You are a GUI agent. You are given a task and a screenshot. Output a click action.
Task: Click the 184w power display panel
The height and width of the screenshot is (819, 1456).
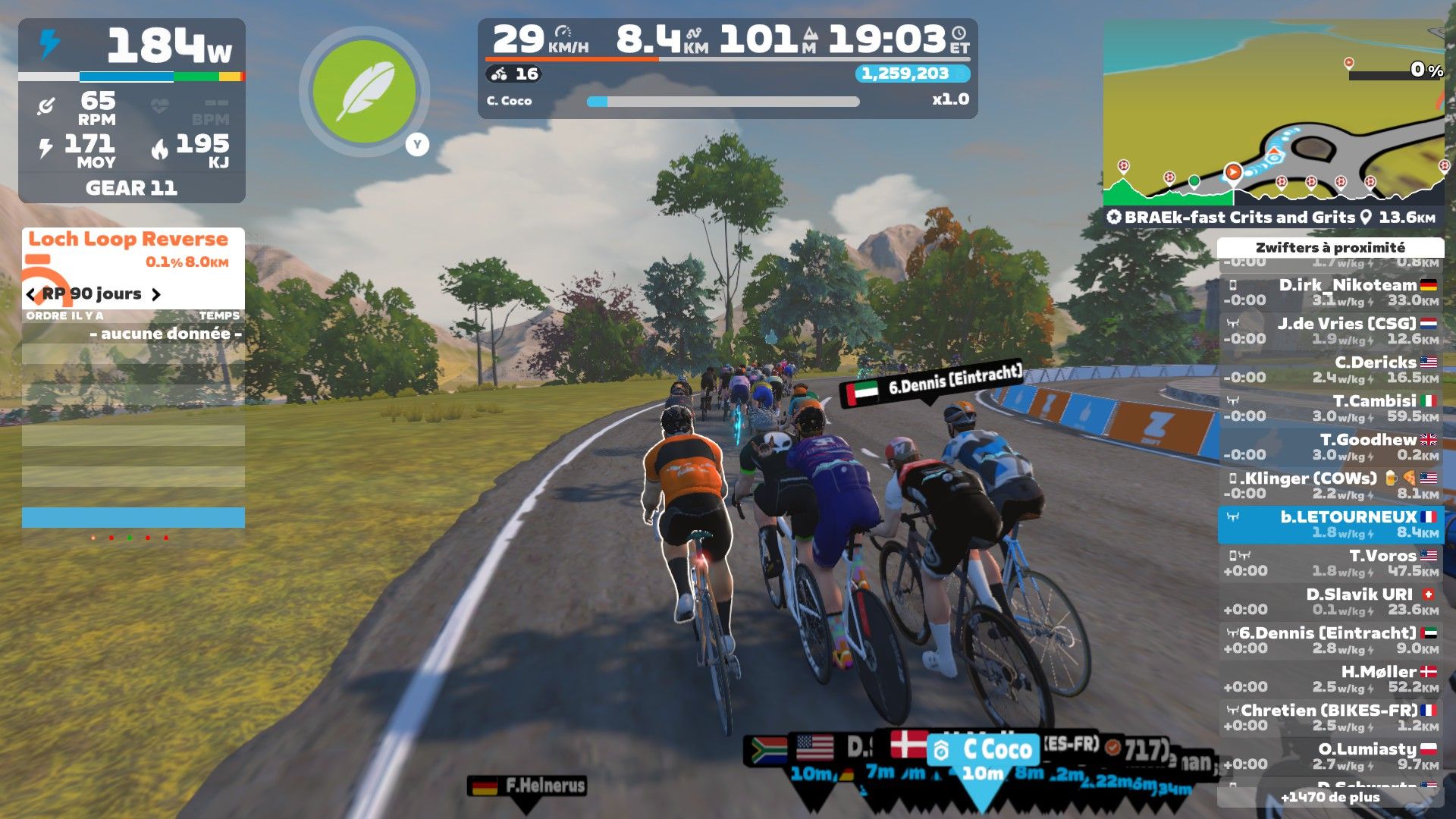click(132, 47)
